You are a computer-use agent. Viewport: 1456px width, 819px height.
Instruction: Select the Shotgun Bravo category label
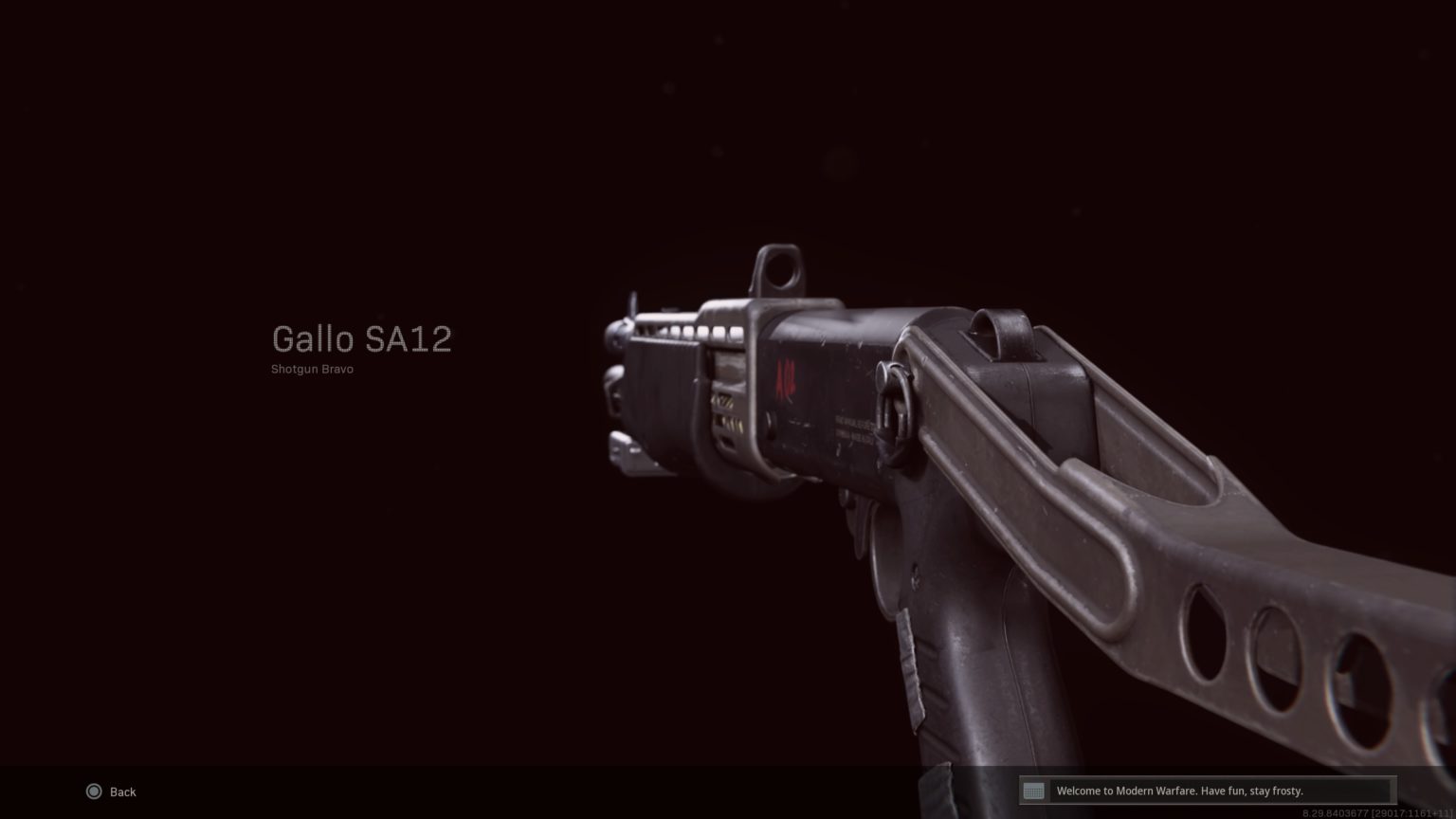tap(311, 369)
